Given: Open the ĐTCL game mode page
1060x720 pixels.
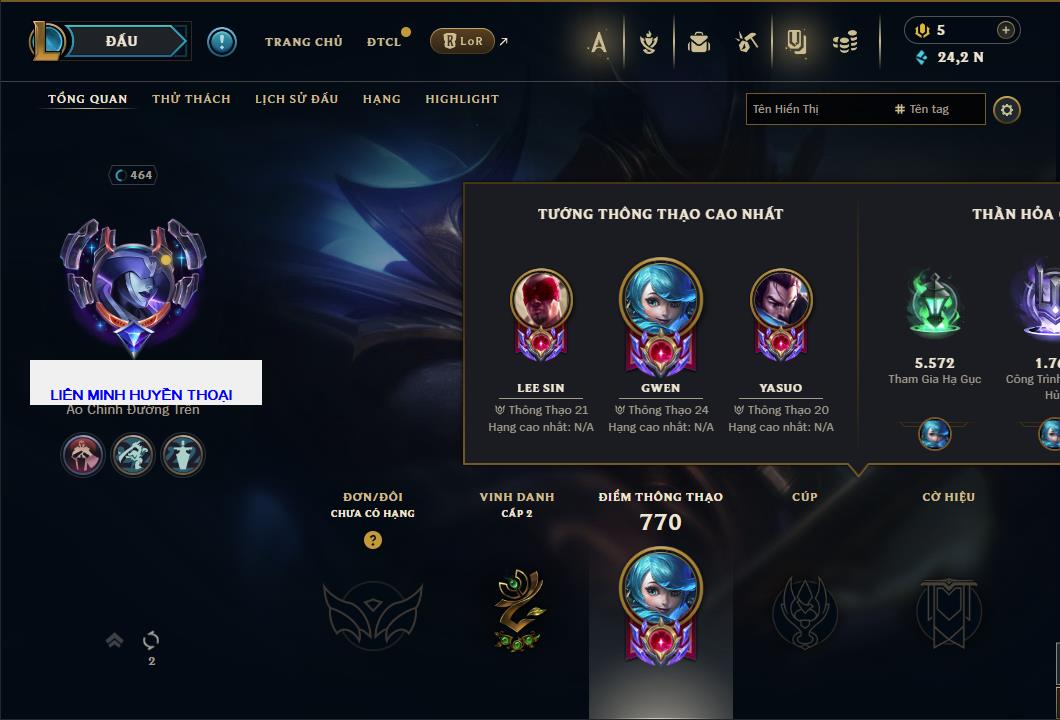Looking at the screenshot, I should click(383, 42).
